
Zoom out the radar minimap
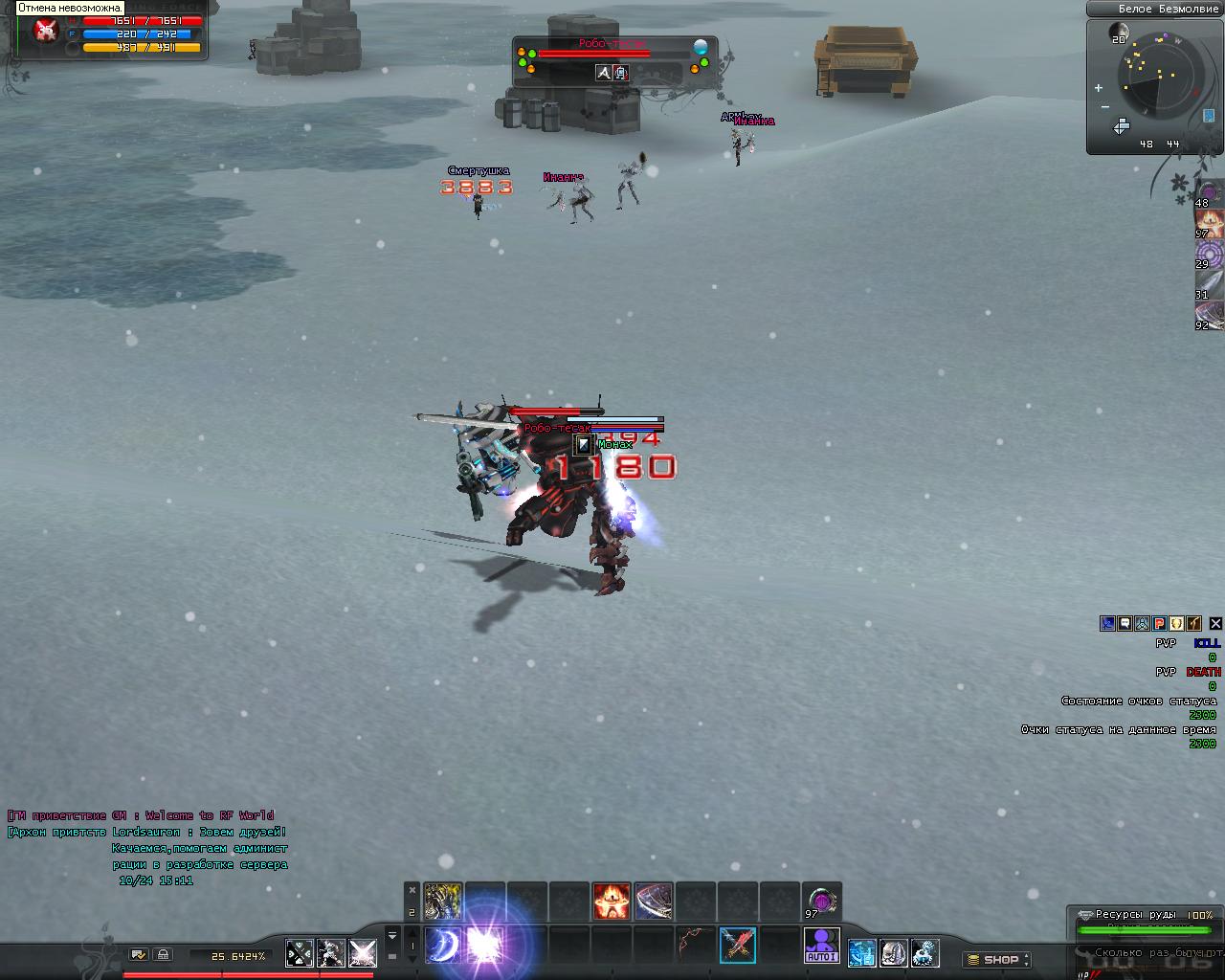point(1105,107)
